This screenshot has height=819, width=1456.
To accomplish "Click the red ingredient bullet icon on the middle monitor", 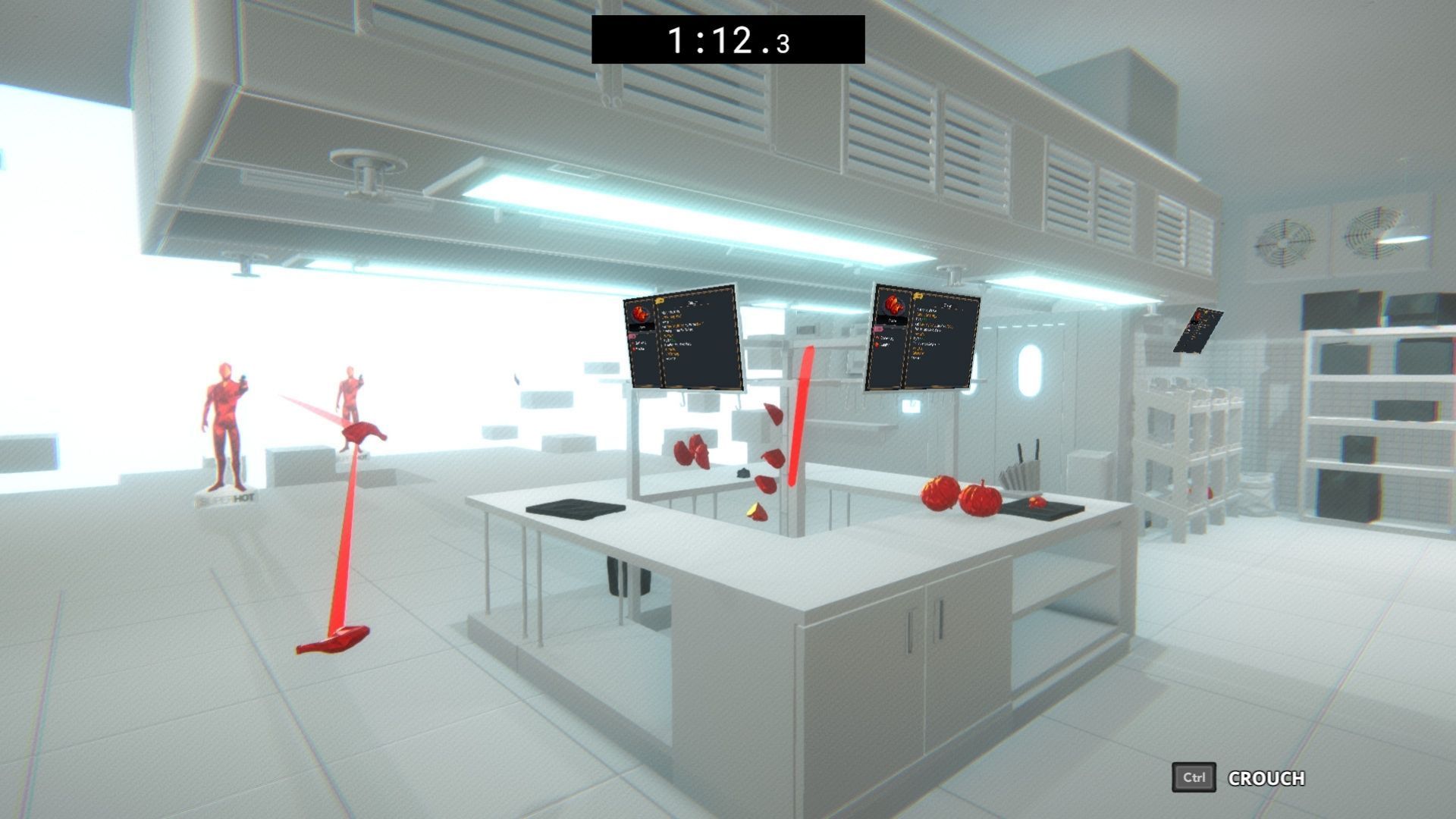I will coord(877,345).
